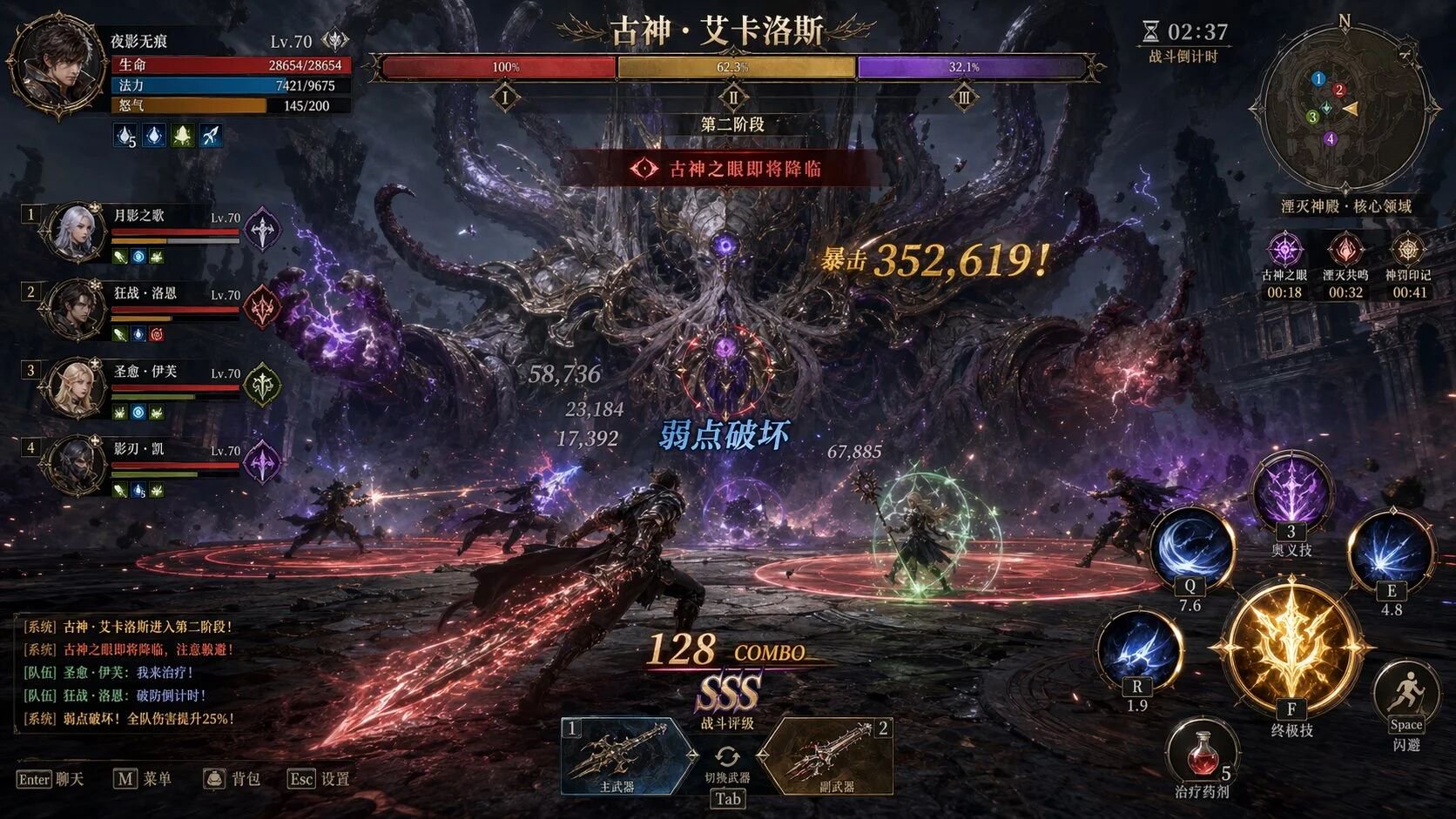This screenshot has height=819, width=1456.
Task: Cast the Q crescent slash skill
Action: [1190, 548]
